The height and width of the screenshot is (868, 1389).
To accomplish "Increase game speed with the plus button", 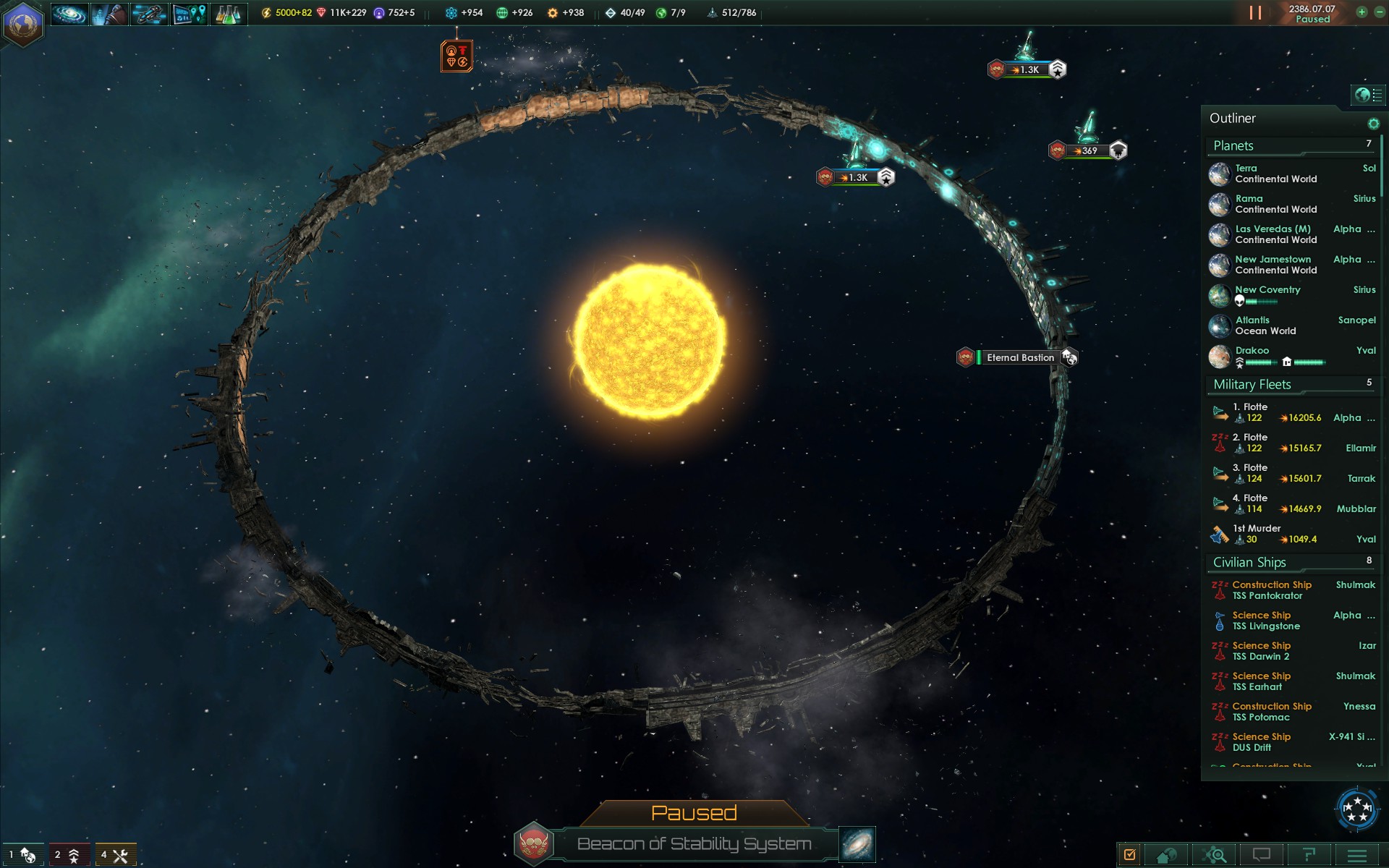I will click(x=1362, y=12).
